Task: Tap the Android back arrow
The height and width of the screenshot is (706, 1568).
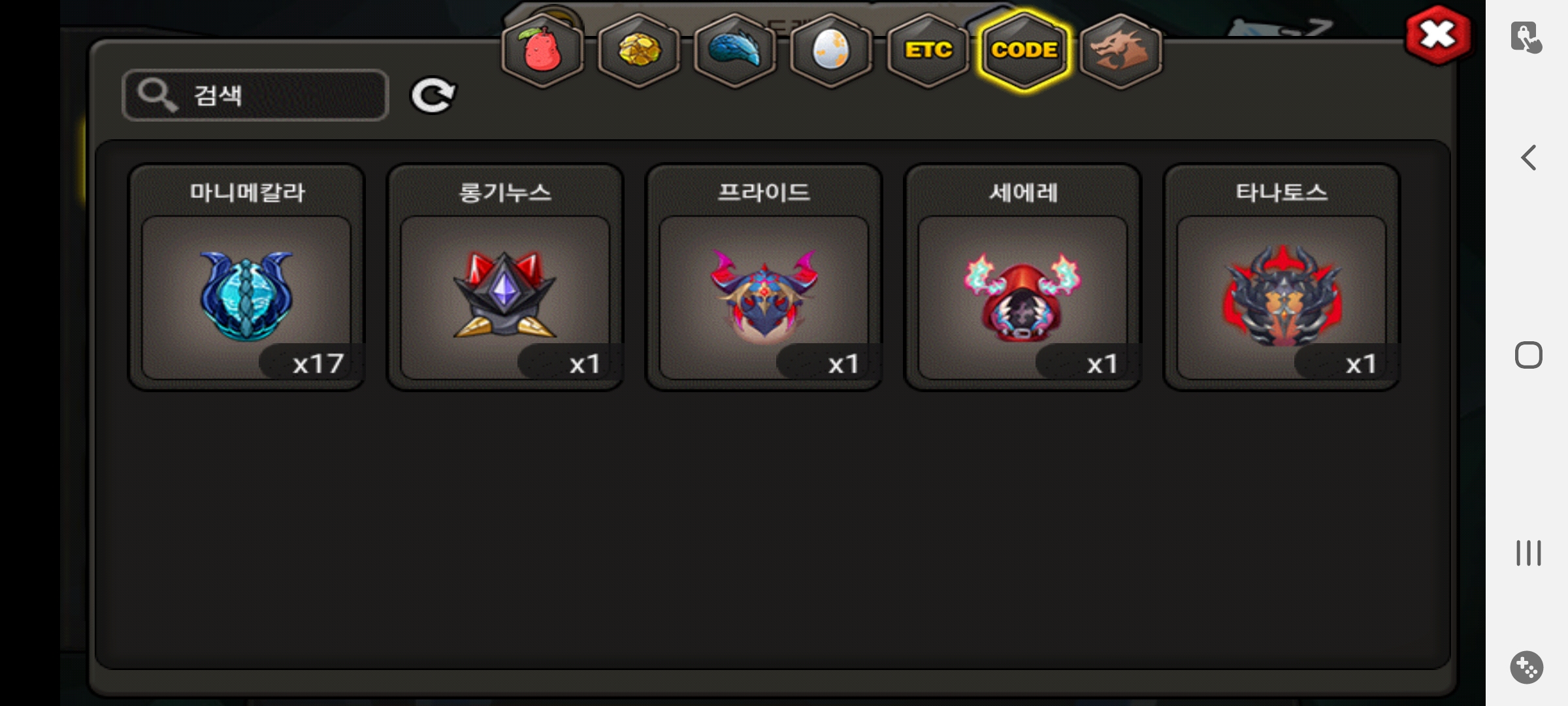Action: click(x=1528, y=158)
